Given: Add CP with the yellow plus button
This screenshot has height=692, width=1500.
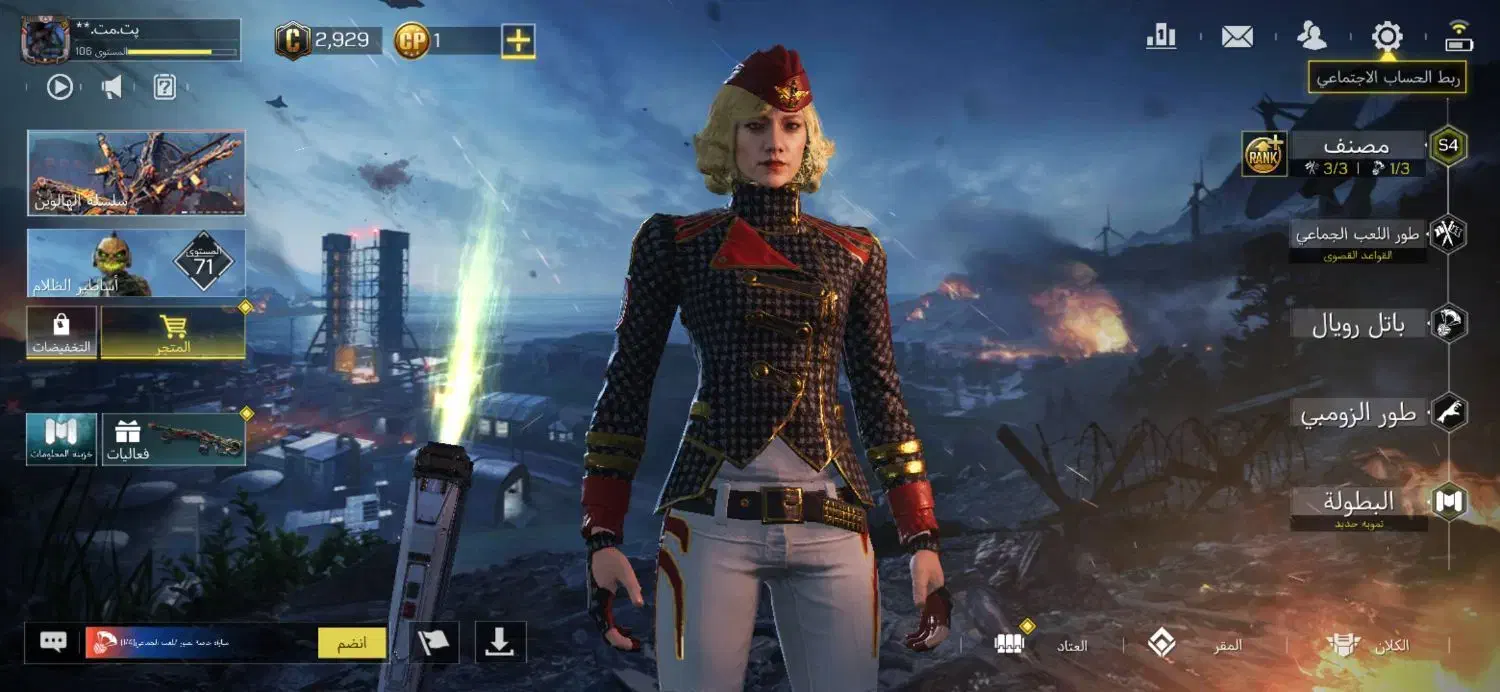Looking at the screenshot, I should [518, 40].
